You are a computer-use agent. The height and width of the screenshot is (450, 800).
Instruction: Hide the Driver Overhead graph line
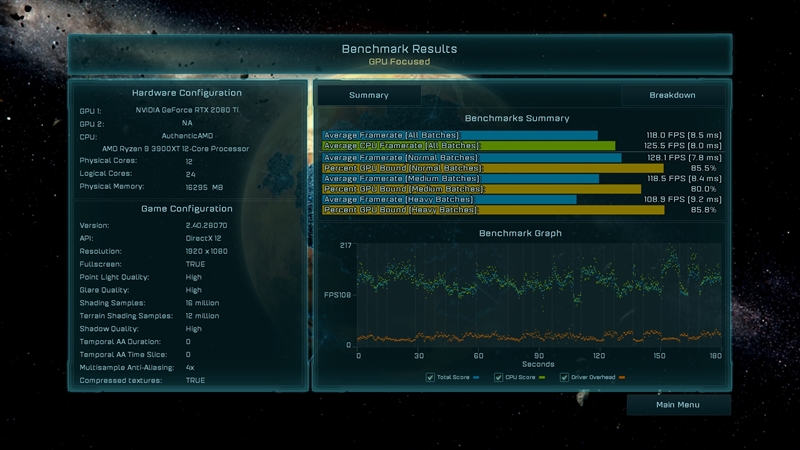562,377
